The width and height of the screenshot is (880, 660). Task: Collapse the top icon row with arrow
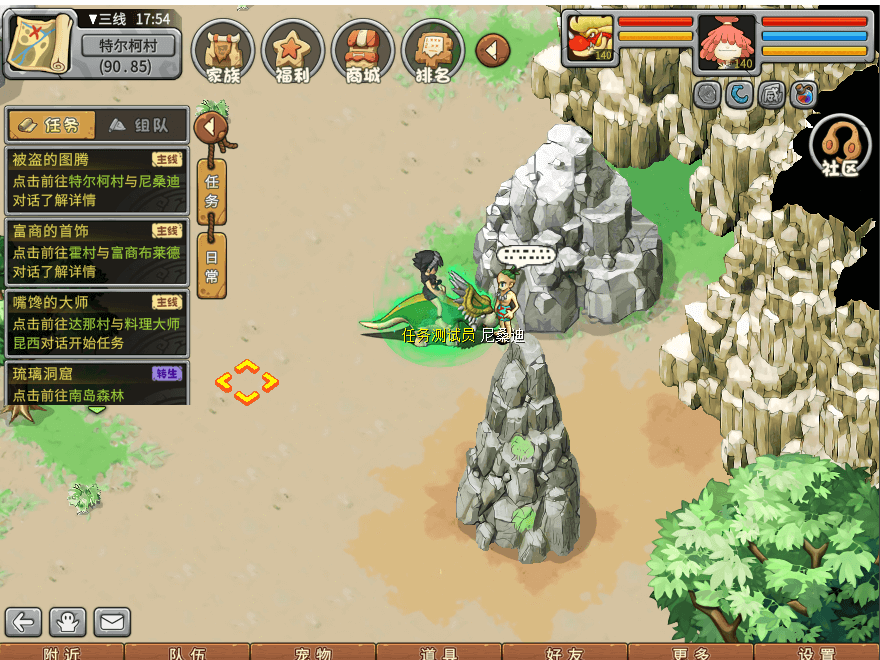coord(493,50)
